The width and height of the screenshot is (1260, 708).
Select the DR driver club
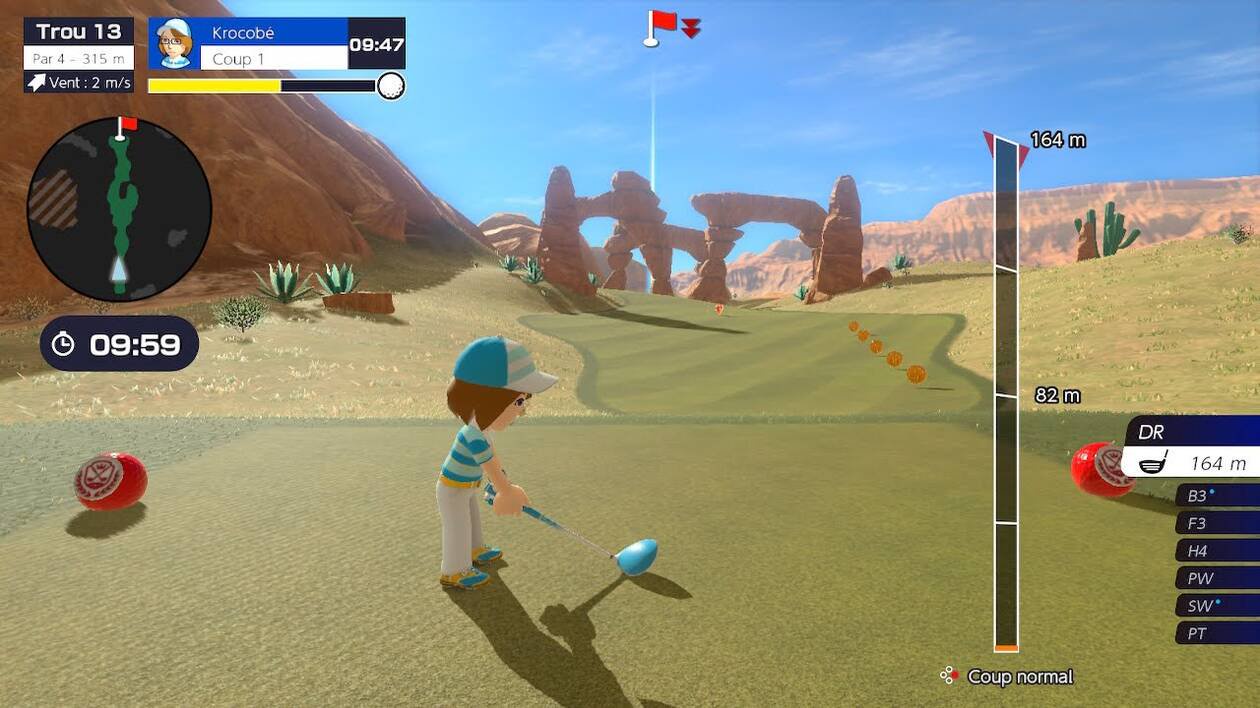pyautogui.click(x=1192, y=448)
